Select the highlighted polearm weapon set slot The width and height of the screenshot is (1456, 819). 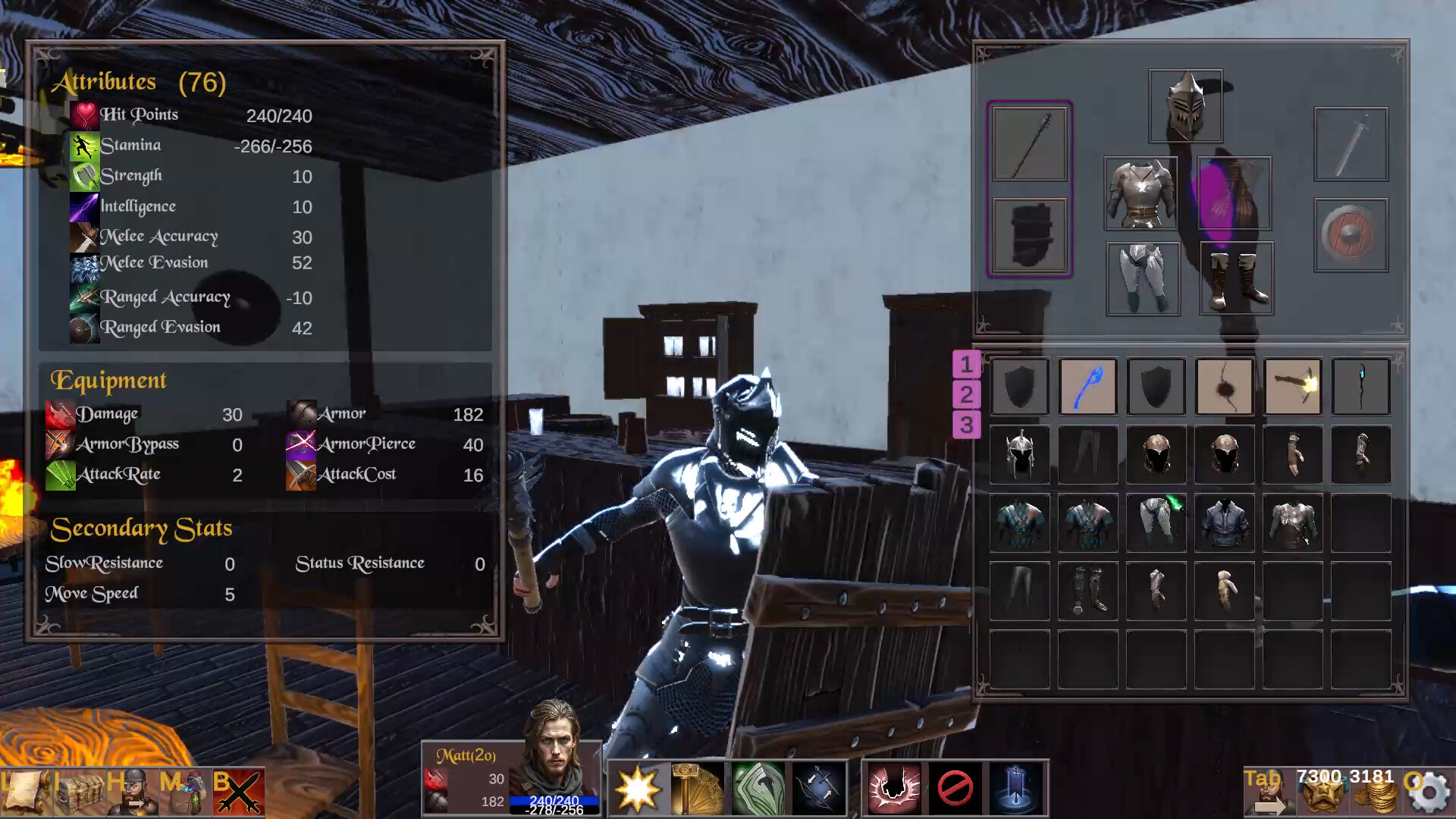coord(1030,144)
